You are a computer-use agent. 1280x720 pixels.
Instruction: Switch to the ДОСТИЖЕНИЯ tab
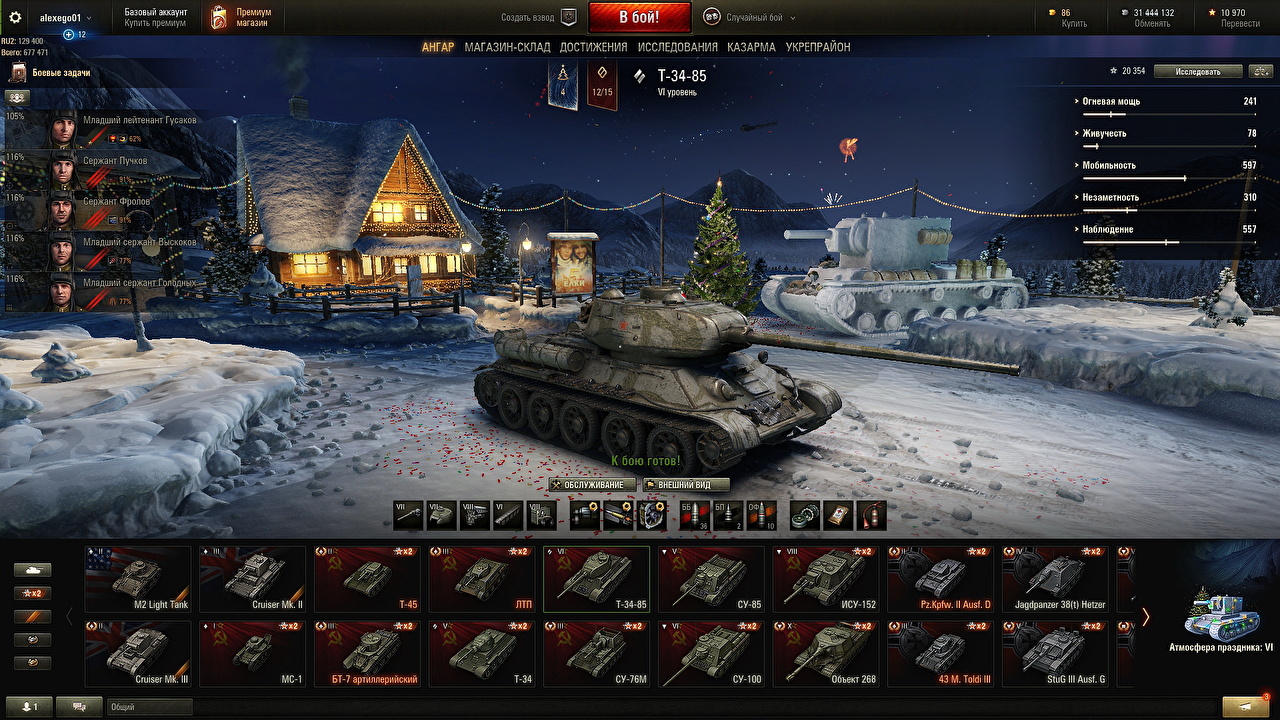[x=593, y=47]
